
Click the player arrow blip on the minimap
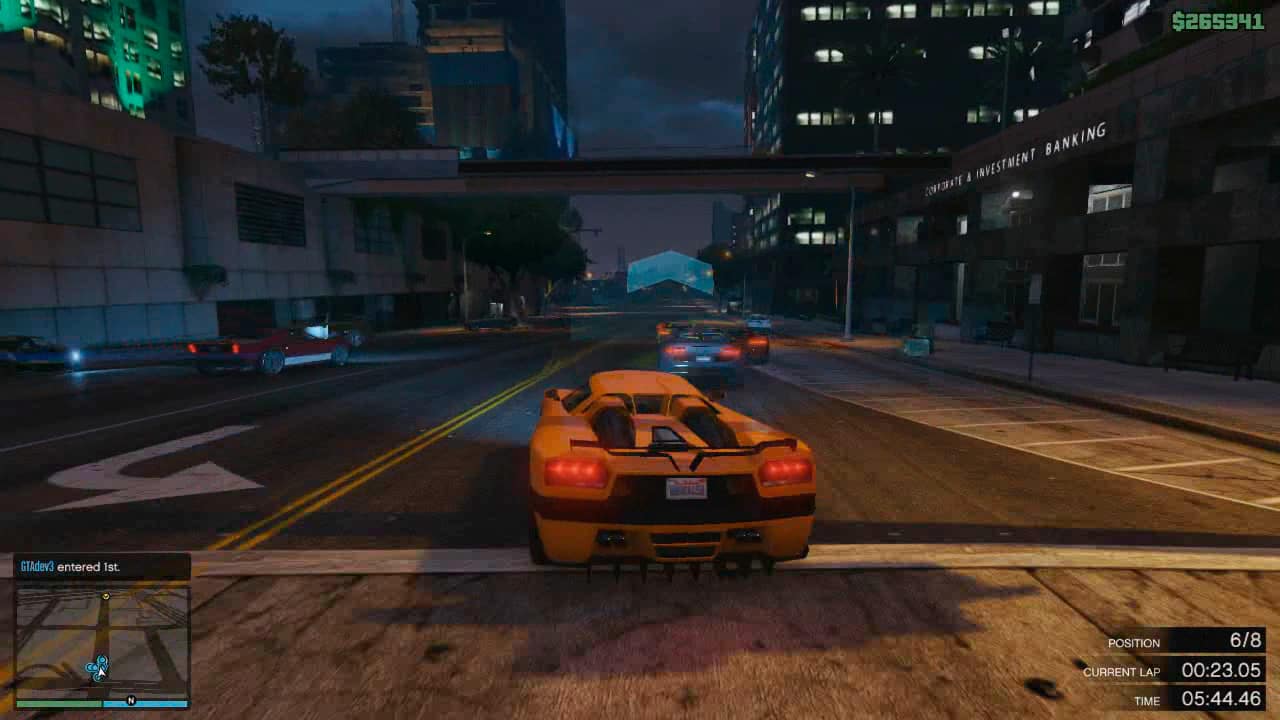pos(101,672)
